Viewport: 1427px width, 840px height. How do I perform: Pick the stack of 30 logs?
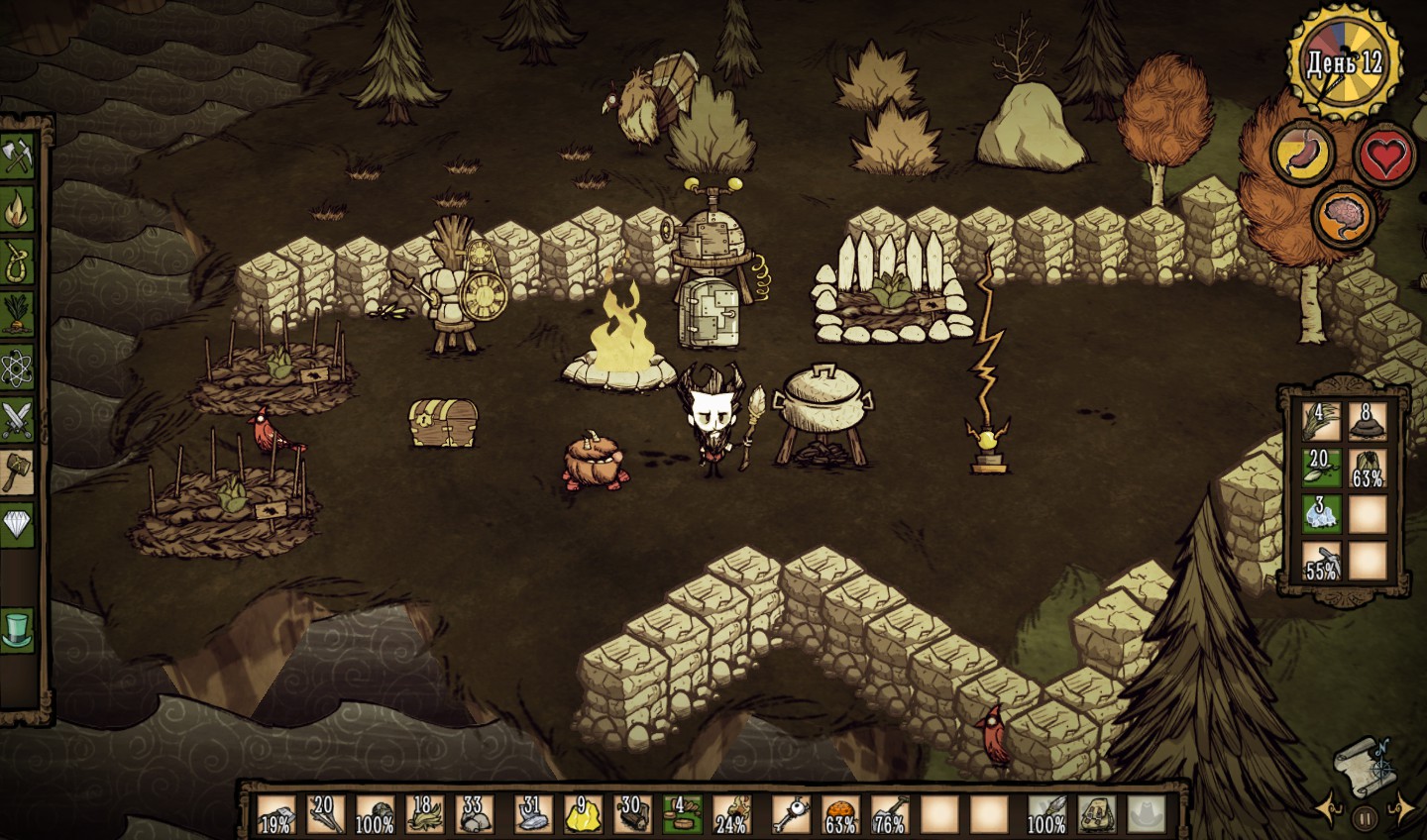(632, 814)
